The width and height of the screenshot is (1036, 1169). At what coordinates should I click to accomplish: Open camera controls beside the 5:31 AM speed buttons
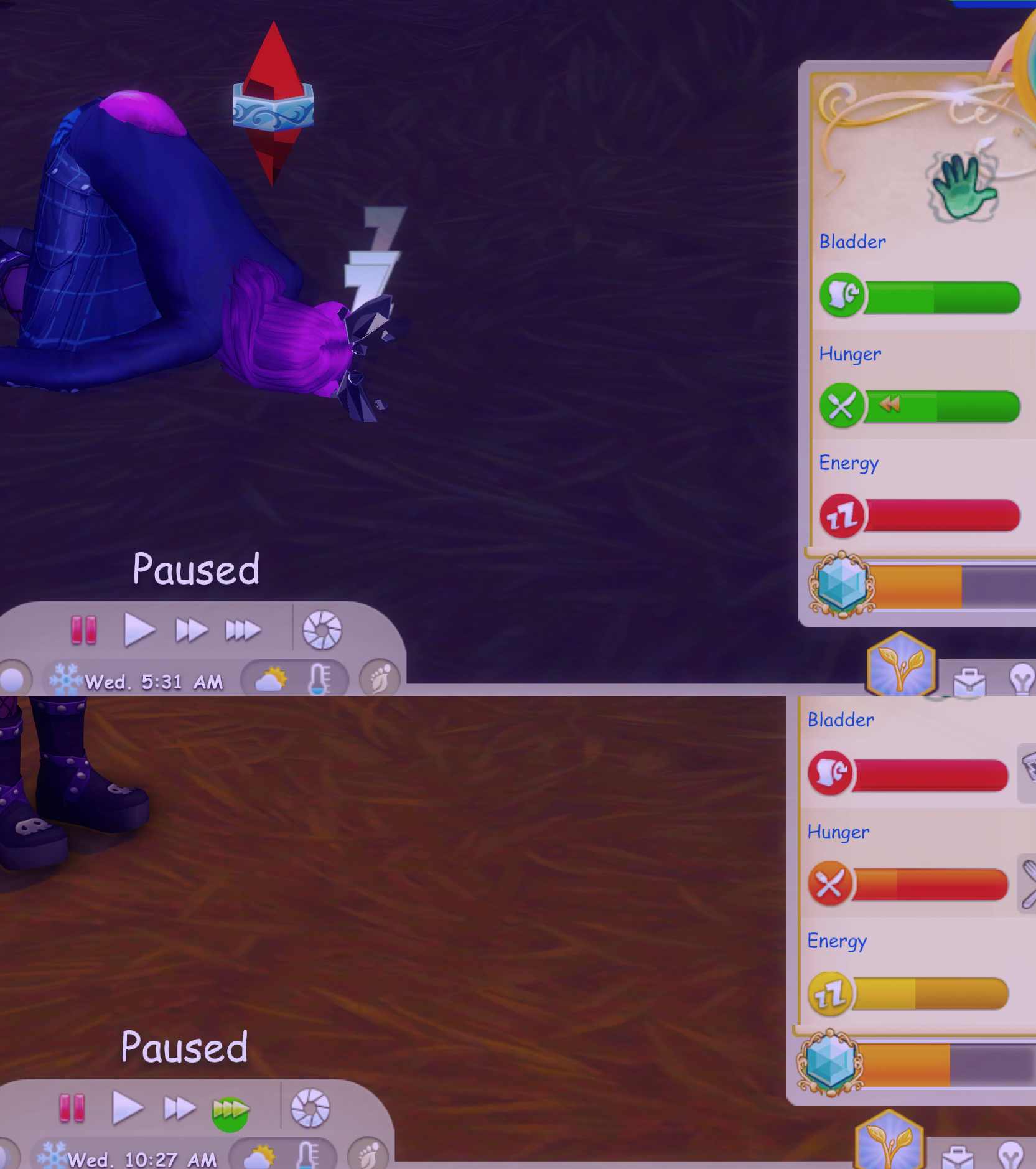322,630
